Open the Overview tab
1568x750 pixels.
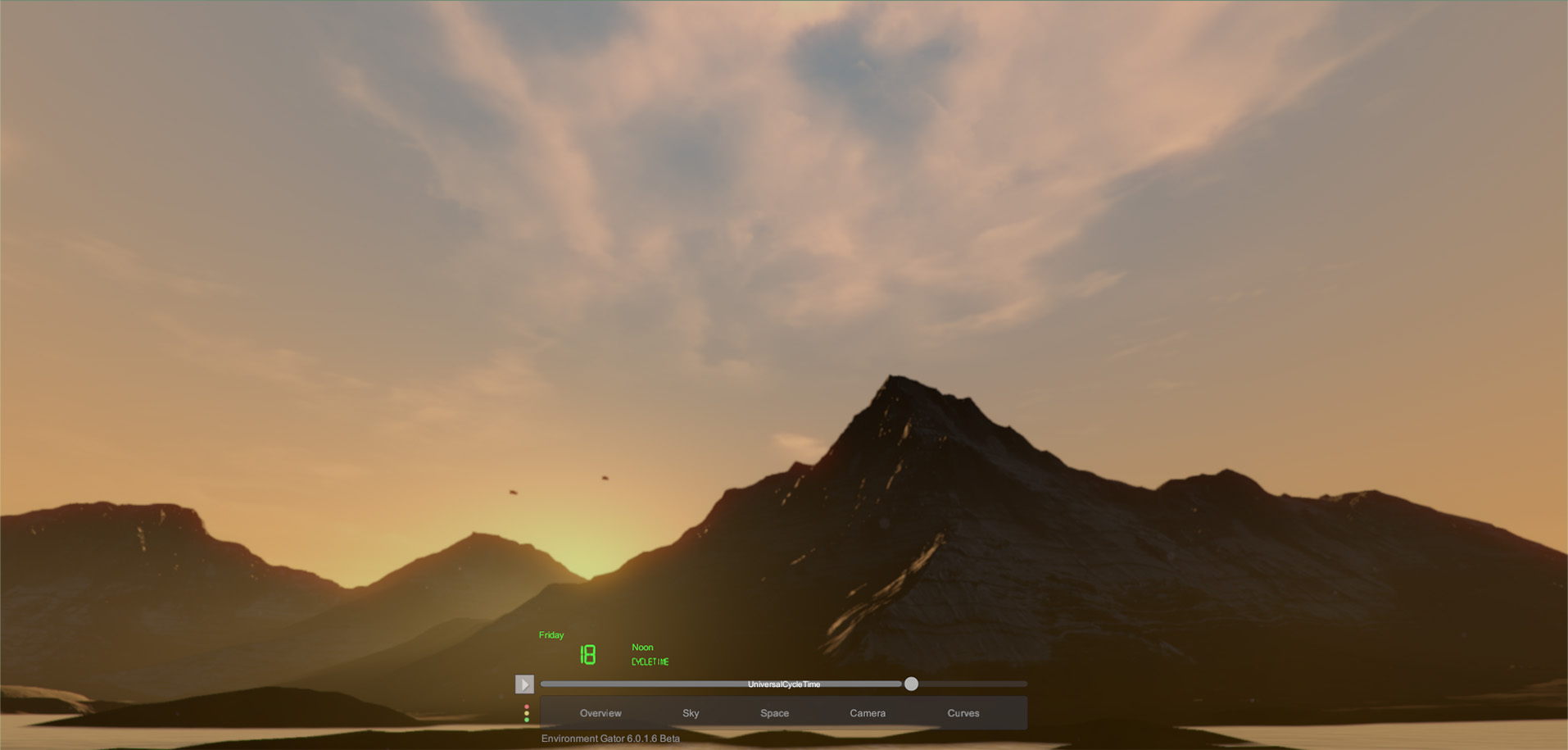pyautogui.click(x=600, y=713)
